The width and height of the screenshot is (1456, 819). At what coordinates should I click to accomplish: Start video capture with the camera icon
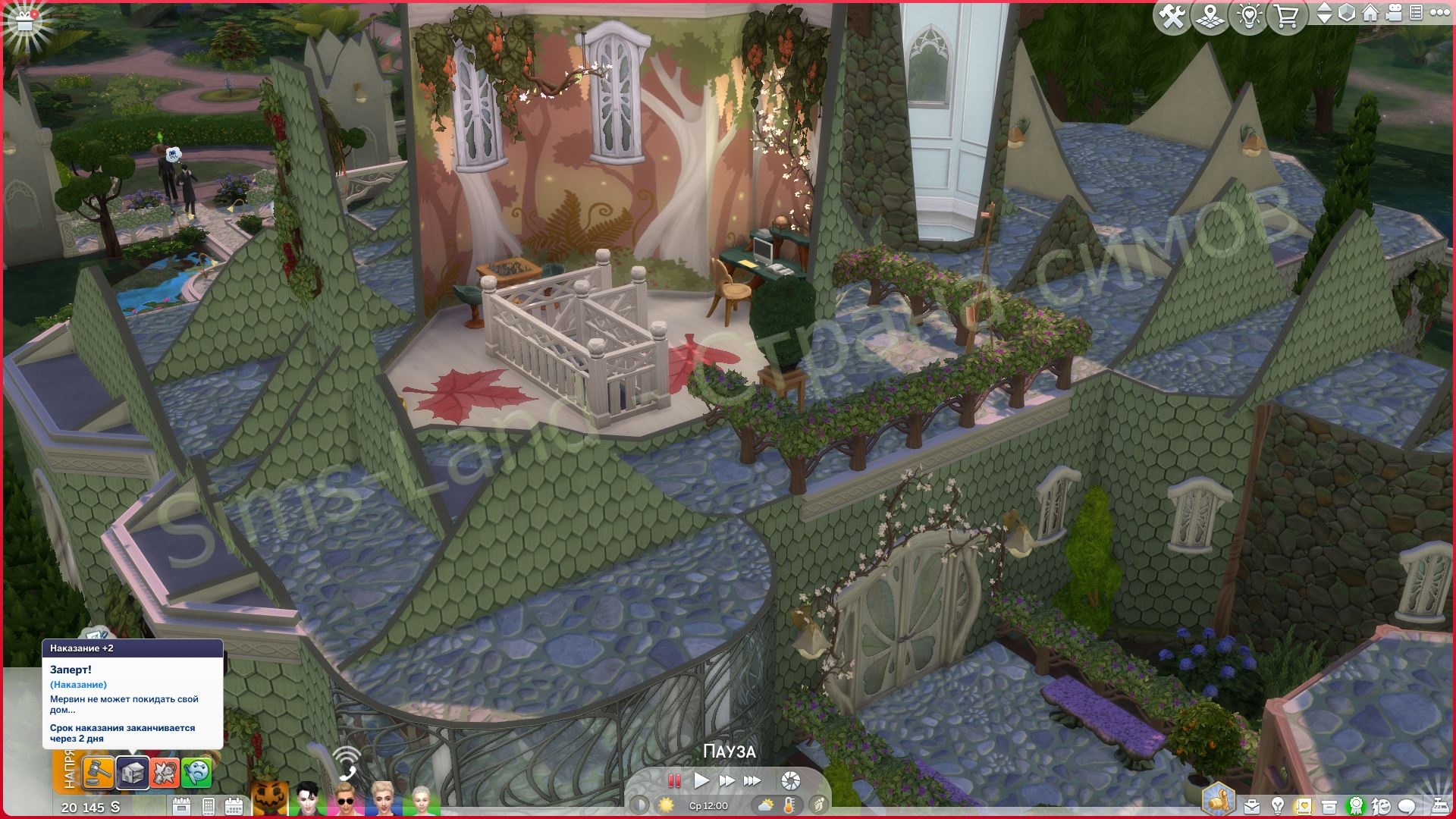1394,14
